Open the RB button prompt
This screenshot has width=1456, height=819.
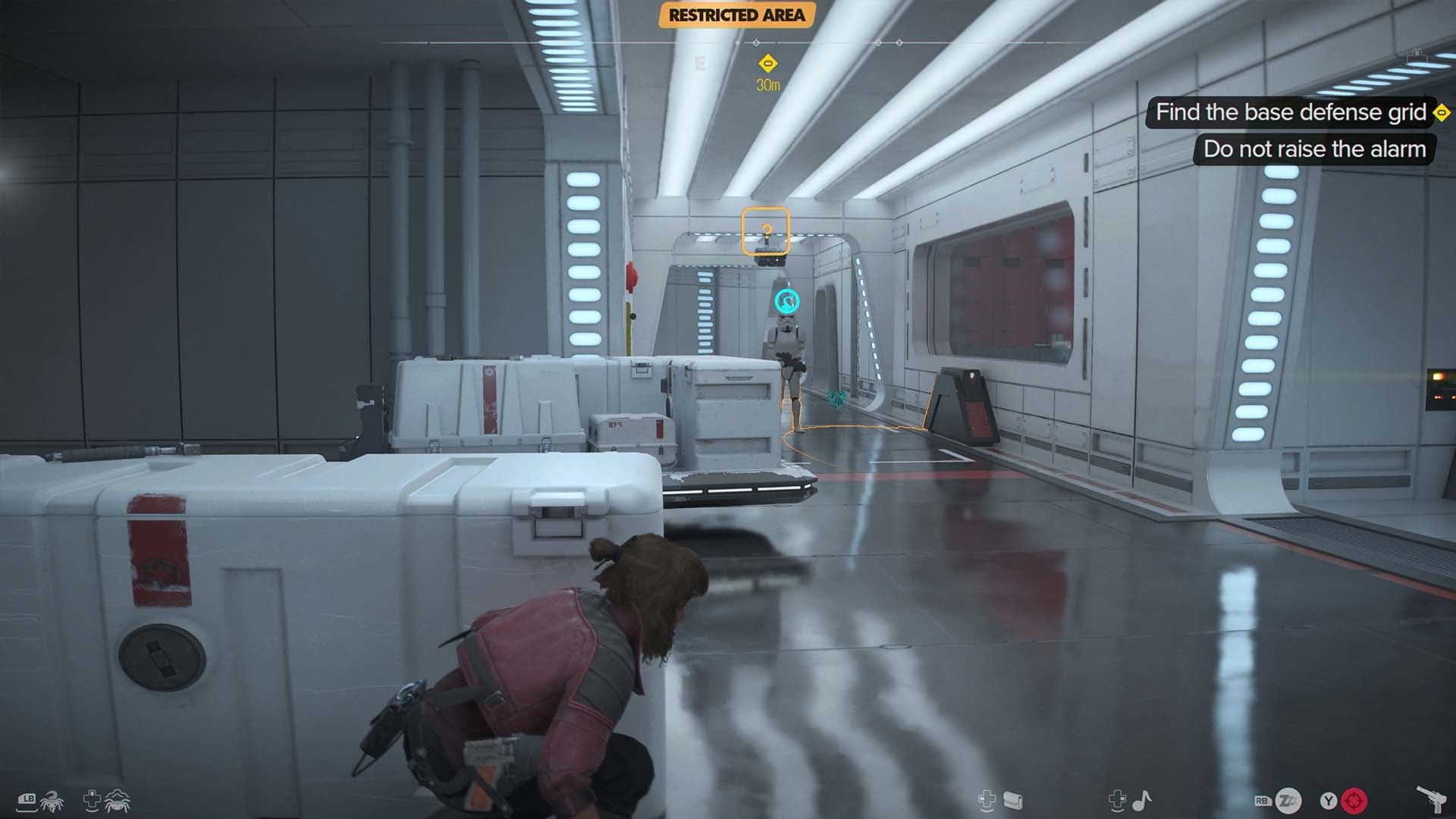tap(1262, 799)
